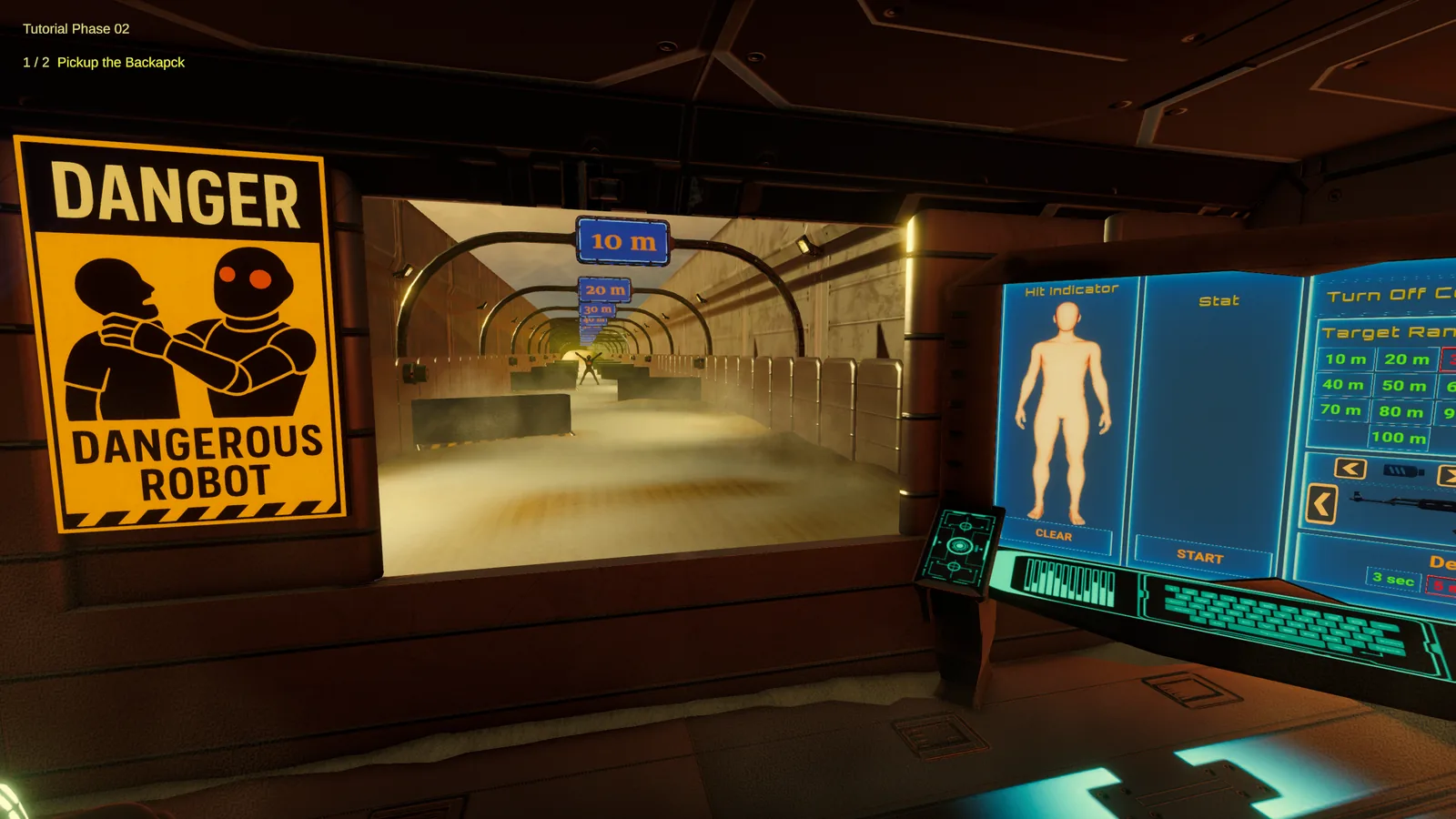Open the Pickup the Backpack objective tracker
This screenshot has height=819, width=1456.
(x=120, y=62)
